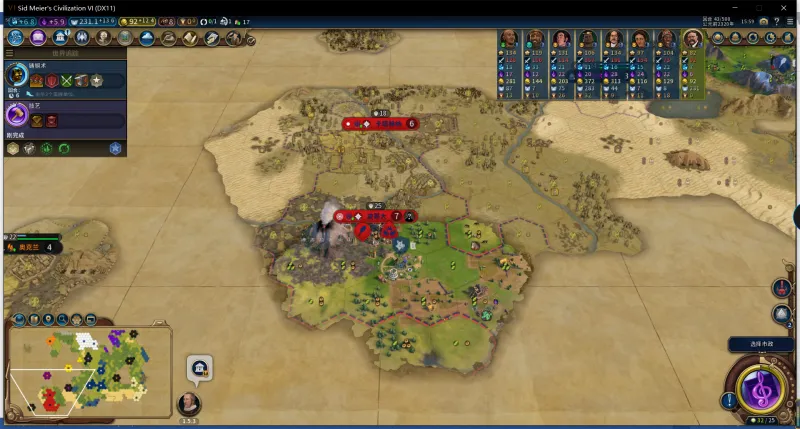Select the leader portrait below notification bubble
The image size is (800, 429).
[188, 404]
